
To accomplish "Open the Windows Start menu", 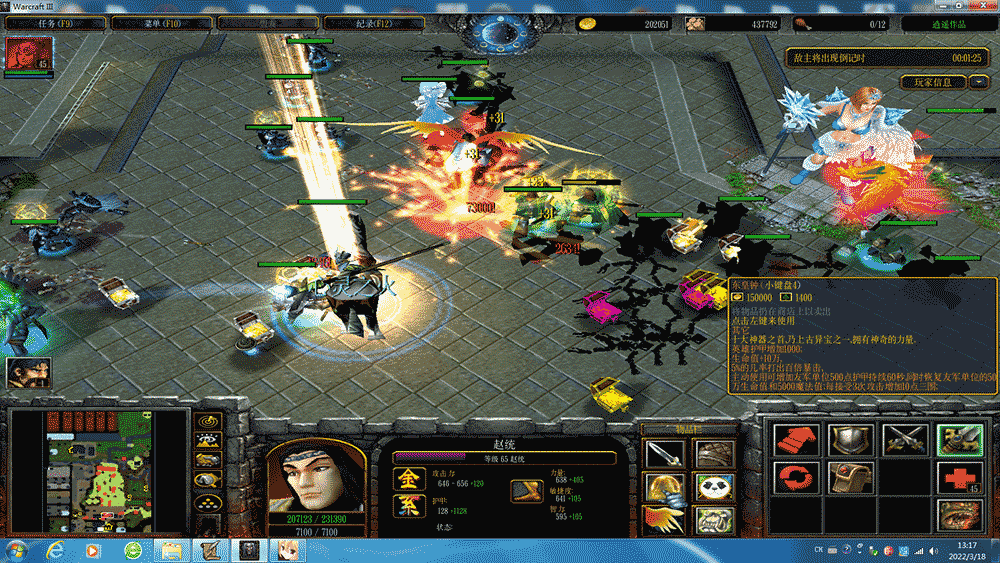I will (17, 550).
